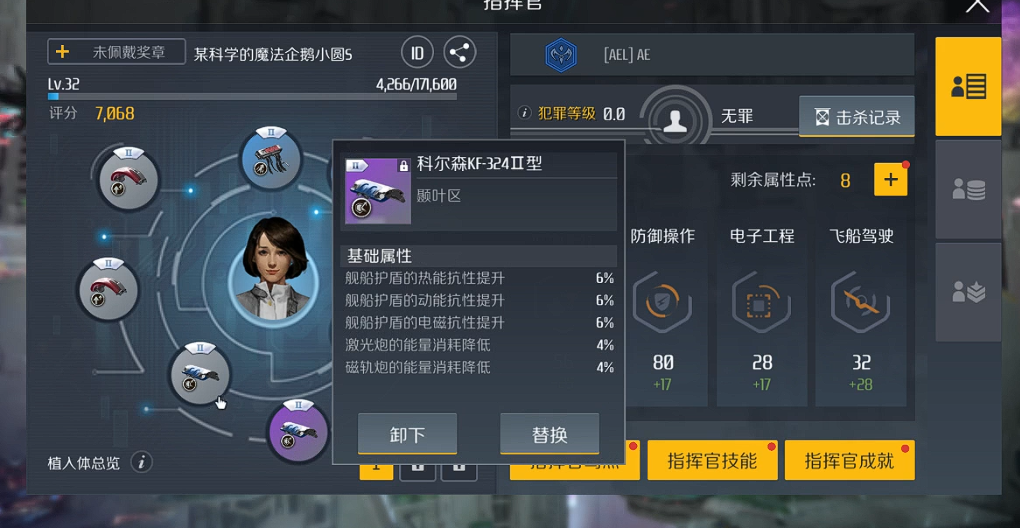
Task: Close the commander screen
Action: click(976, 7)
